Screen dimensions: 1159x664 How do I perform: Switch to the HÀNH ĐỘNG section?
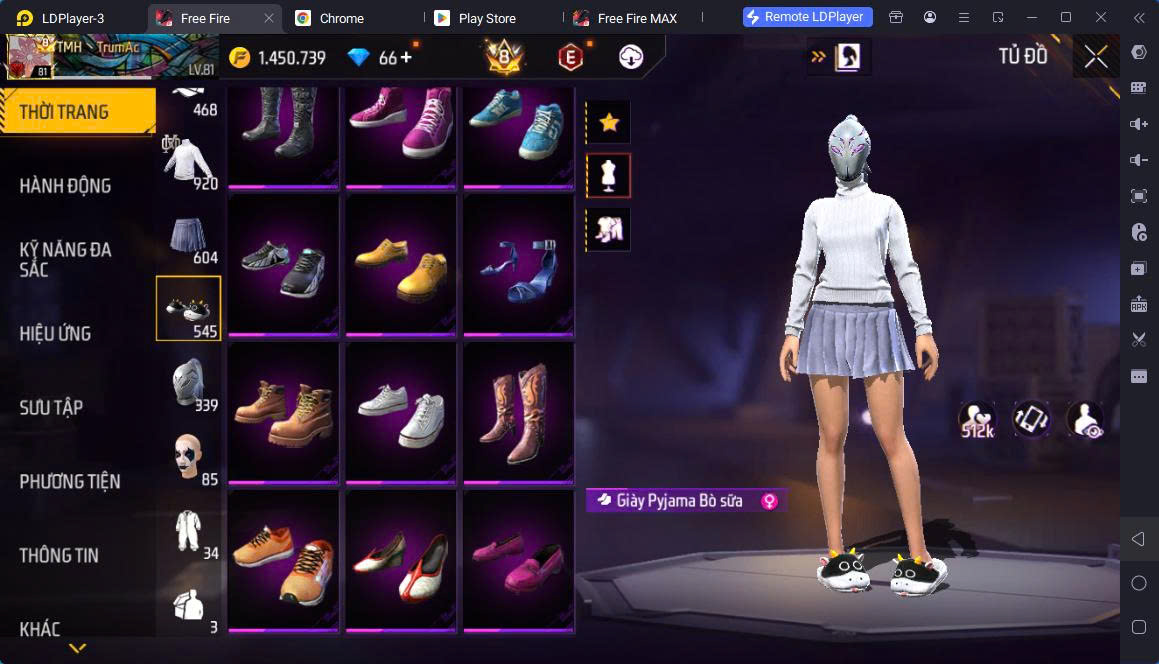coord(66,185)
